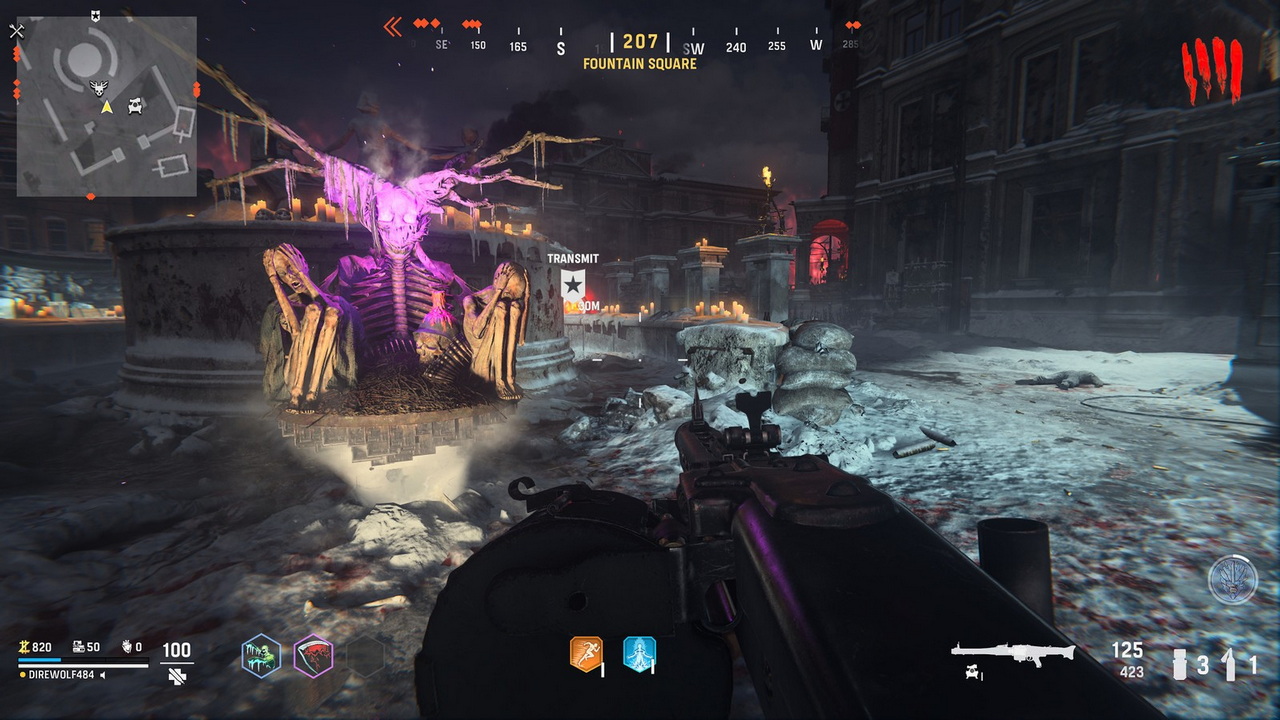Select the horned skull marker on minimap
The image size is (1280, 720).
(99, 87)
